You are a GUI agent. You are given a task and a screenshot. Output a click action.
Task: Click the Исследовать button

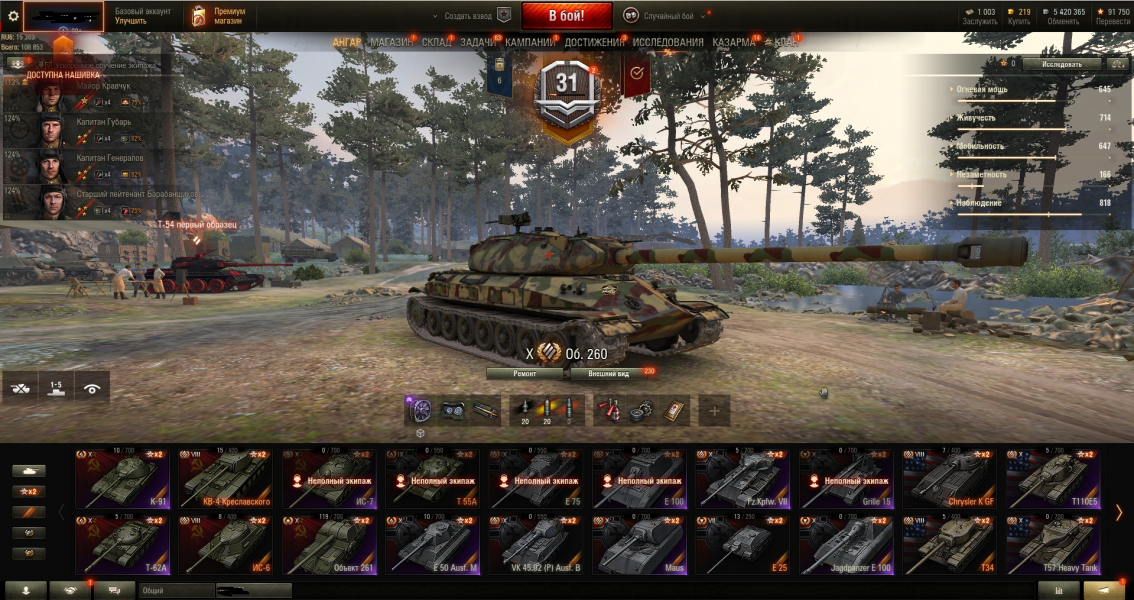point(1061,63)
